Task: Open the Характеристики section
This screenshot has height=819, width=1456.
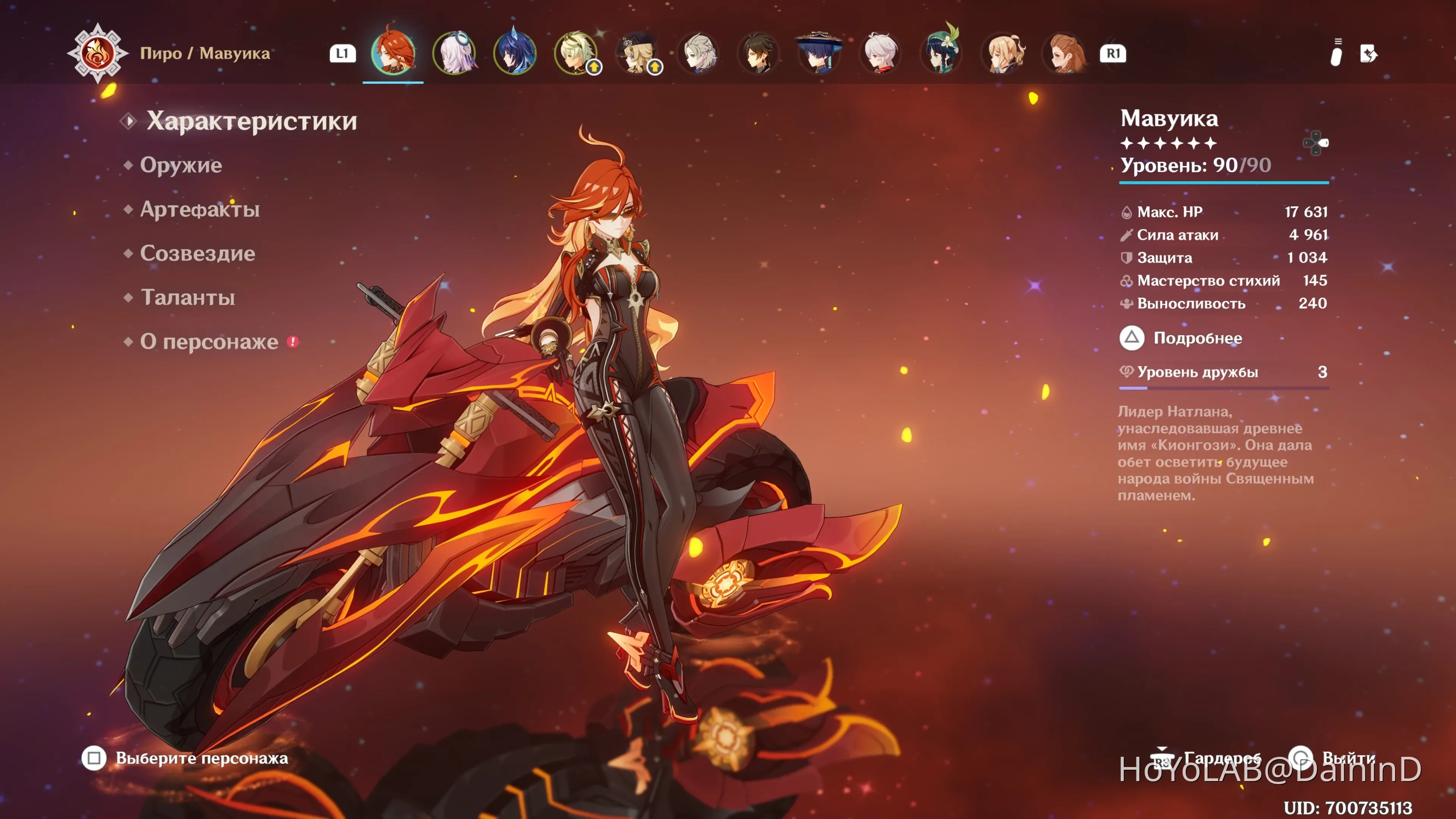Action: point(251,121)
